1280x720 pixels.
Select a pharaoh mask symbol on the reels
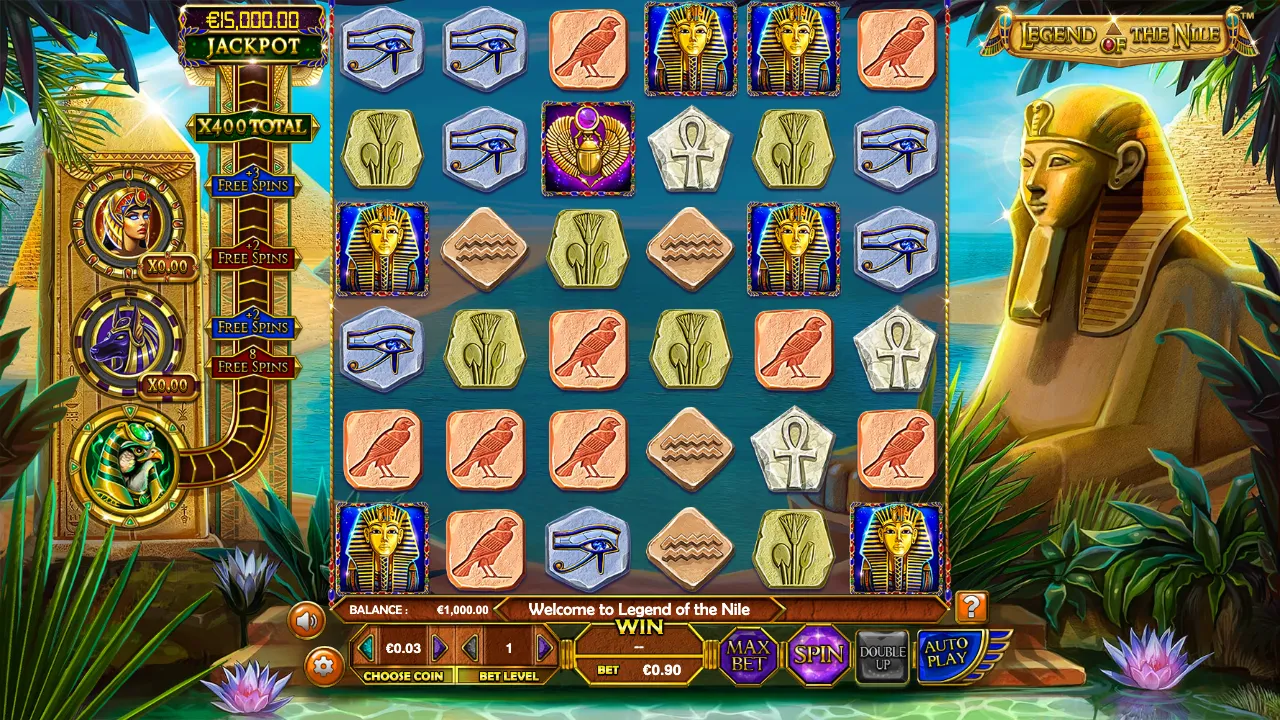(691, 48)
